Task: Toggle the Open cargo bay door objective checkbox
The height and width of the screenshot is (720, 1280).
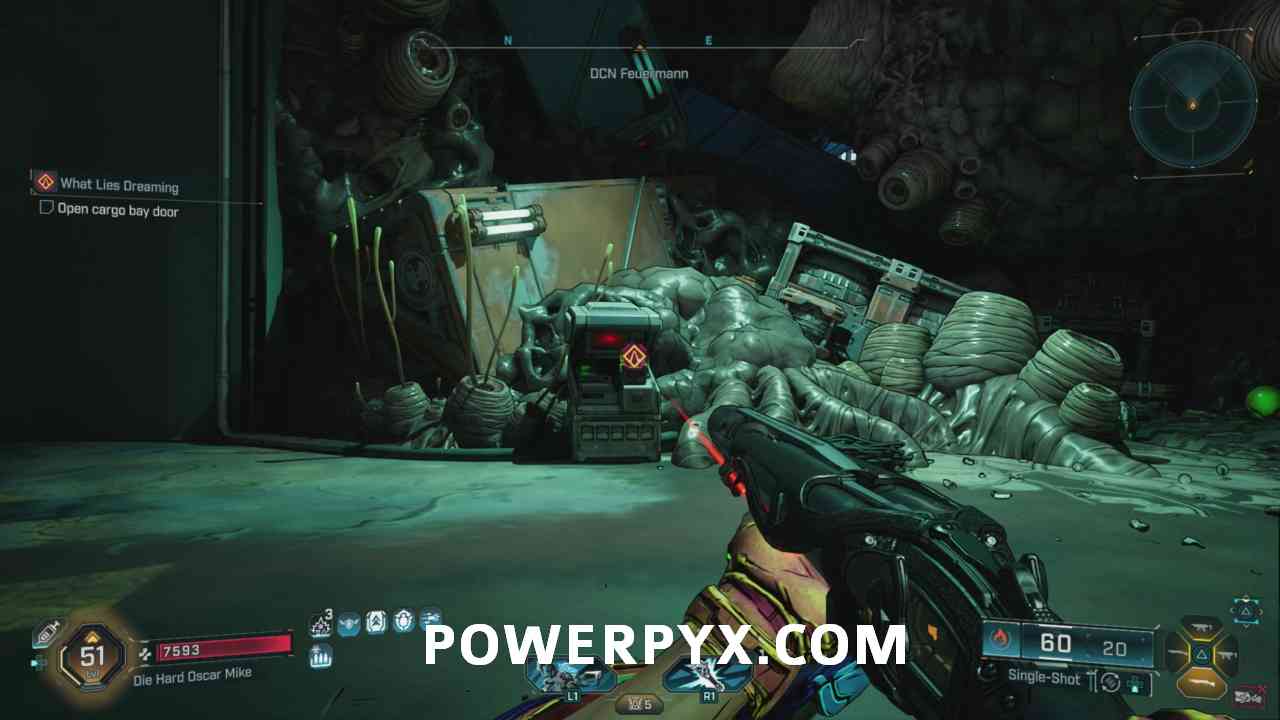Action: point(46,208)
